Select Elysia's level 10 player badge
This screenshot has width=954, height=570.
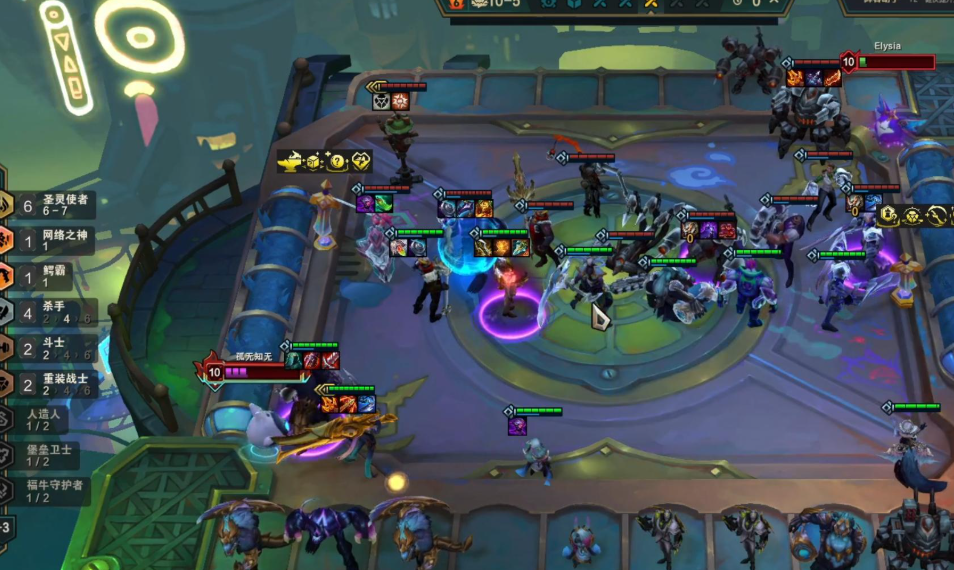[848, 62]
